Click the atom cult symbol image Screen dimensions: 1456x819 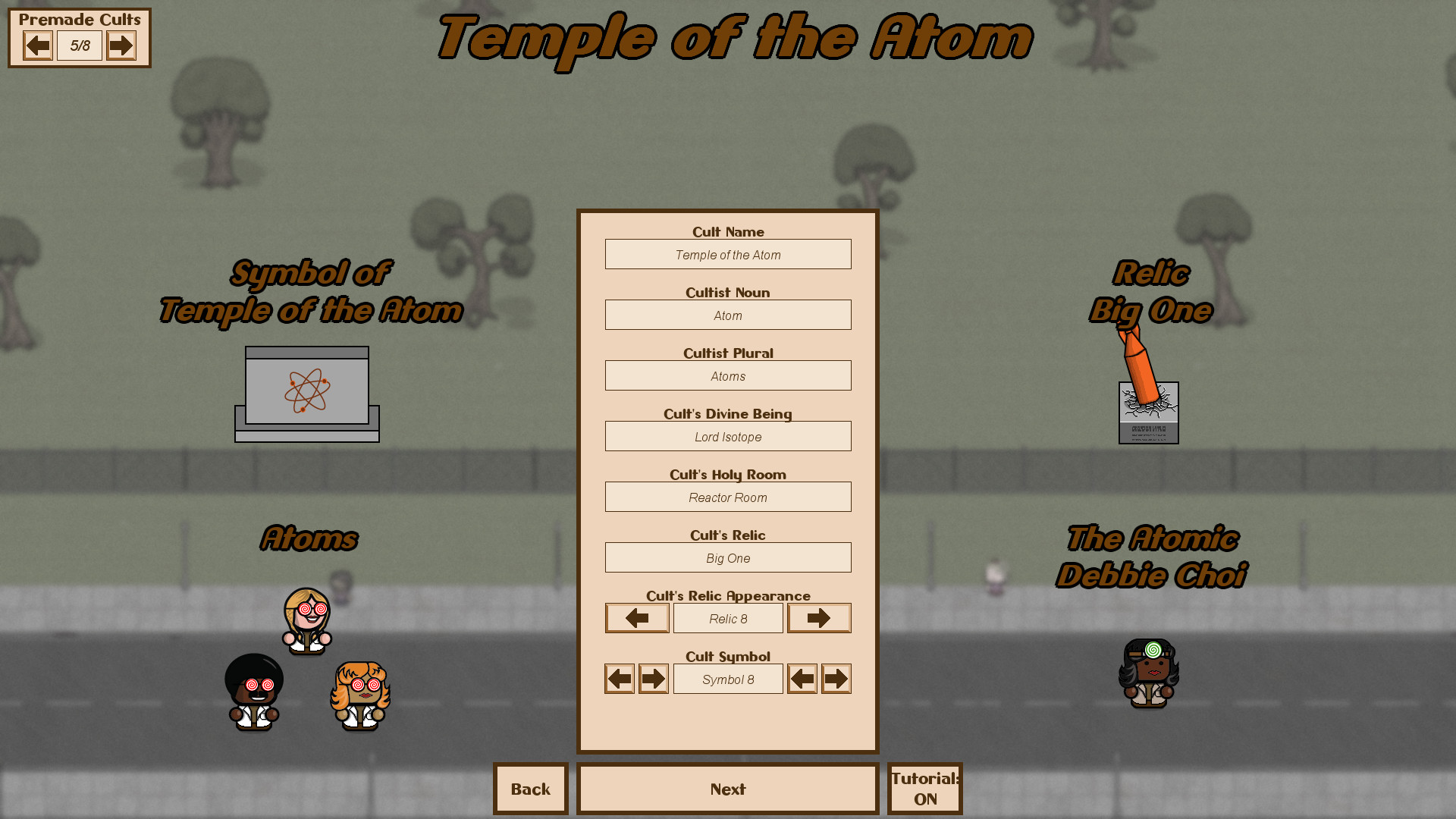click(x=306, y=391)
